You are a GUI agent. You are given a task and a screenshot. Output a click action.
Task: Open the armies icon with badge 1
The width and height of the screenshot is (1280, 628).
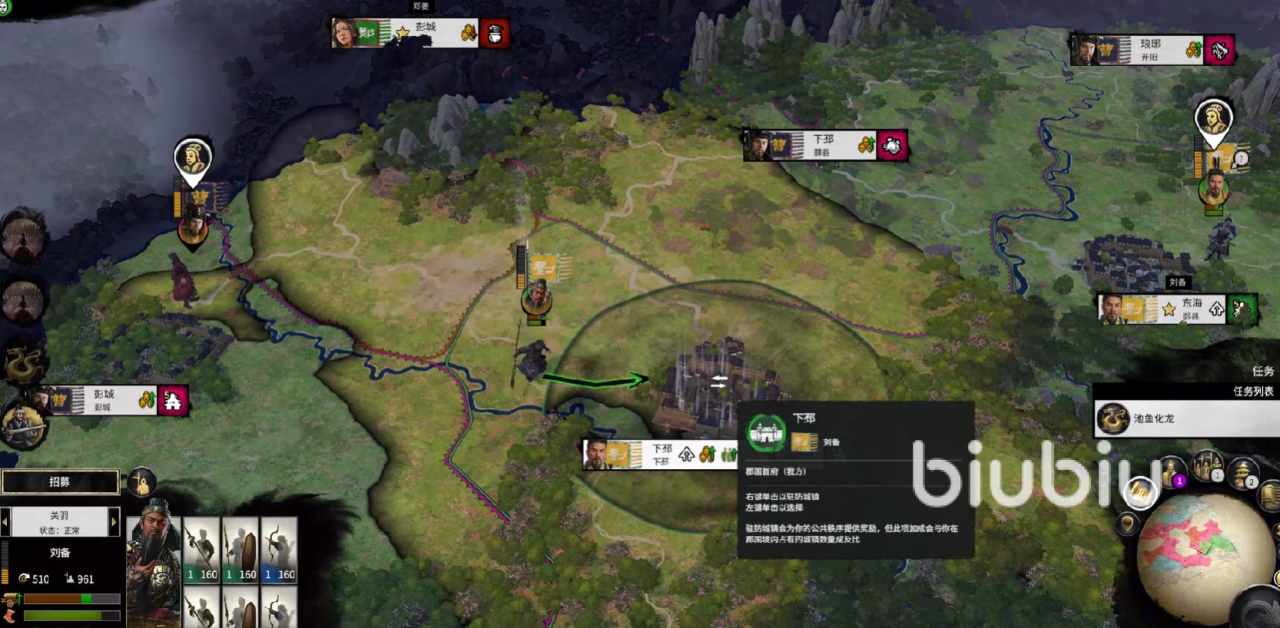(1207, 466)
